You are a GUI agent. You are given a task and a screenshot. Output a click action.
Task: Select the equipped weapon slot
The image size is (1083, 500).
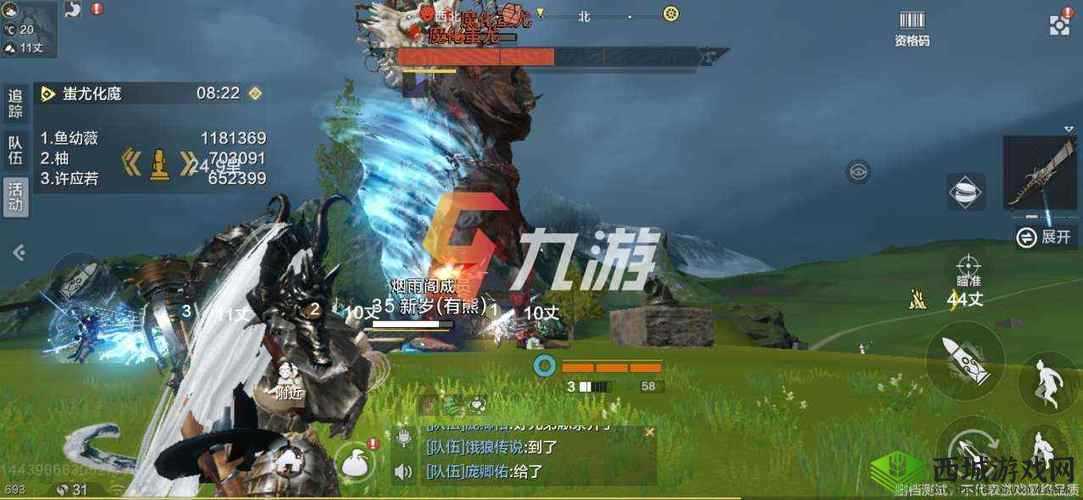pos(1039,174)
